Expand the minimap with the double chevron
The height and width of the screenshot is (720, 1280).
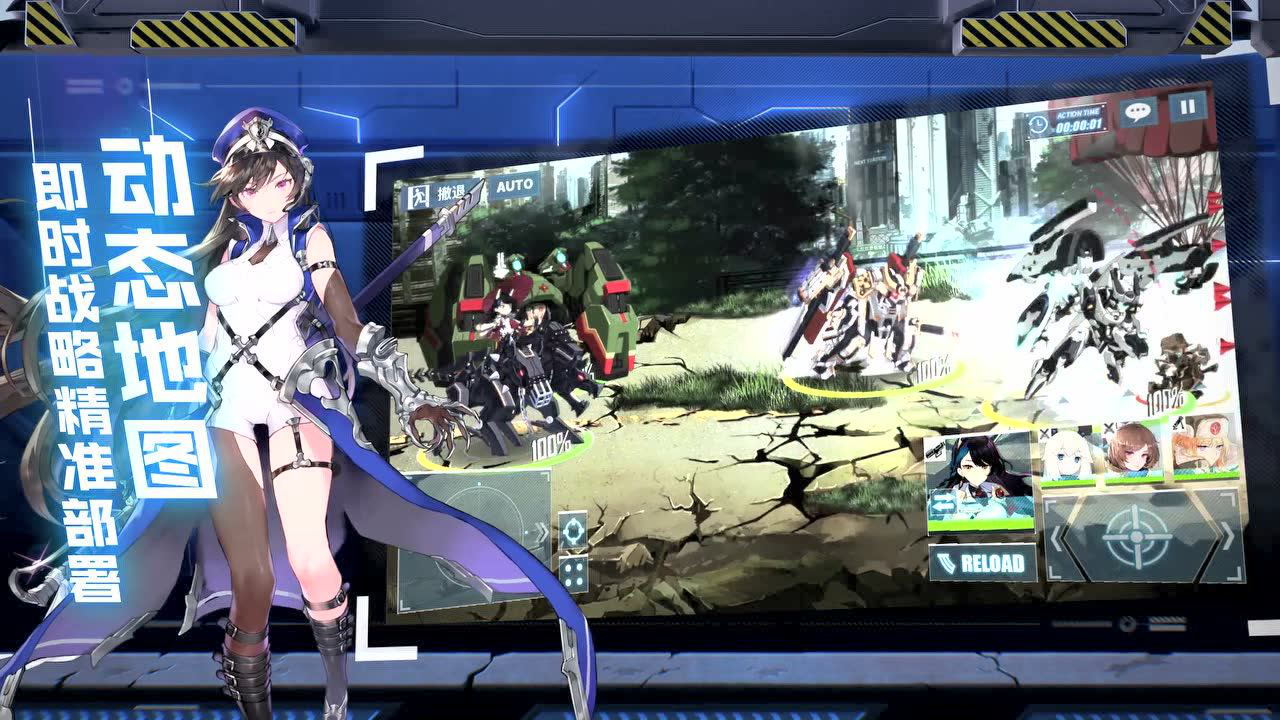[x=543, y=530]
